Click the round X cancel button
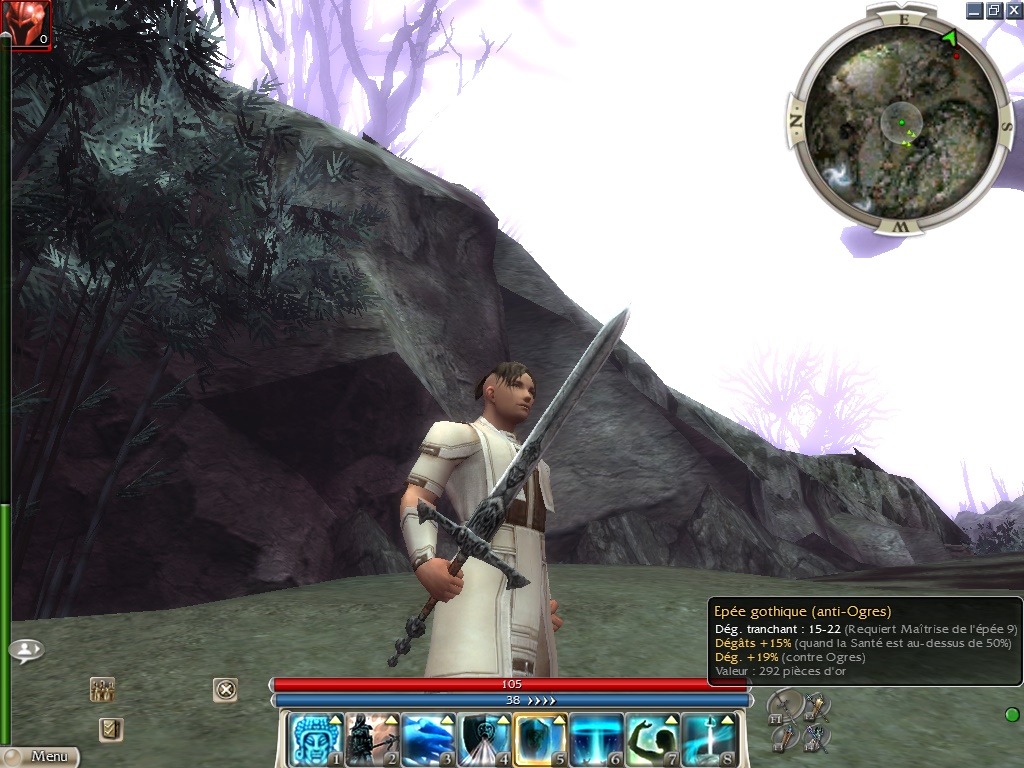 click(x=226, y=689)
